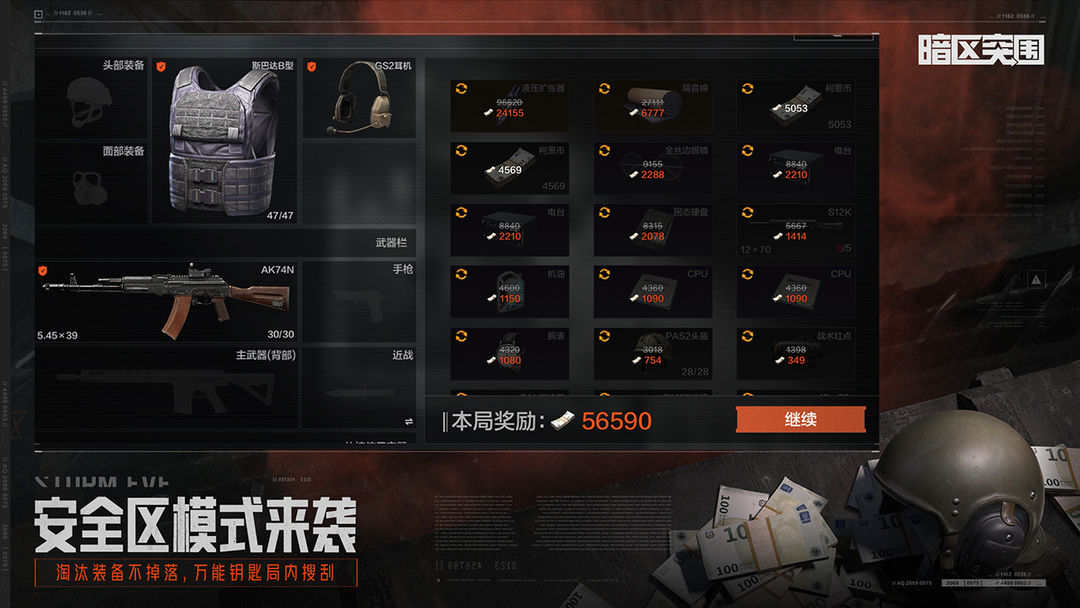
Task: Select the 主武器(背部) back weapon slot
Action: tap(166, 386)
